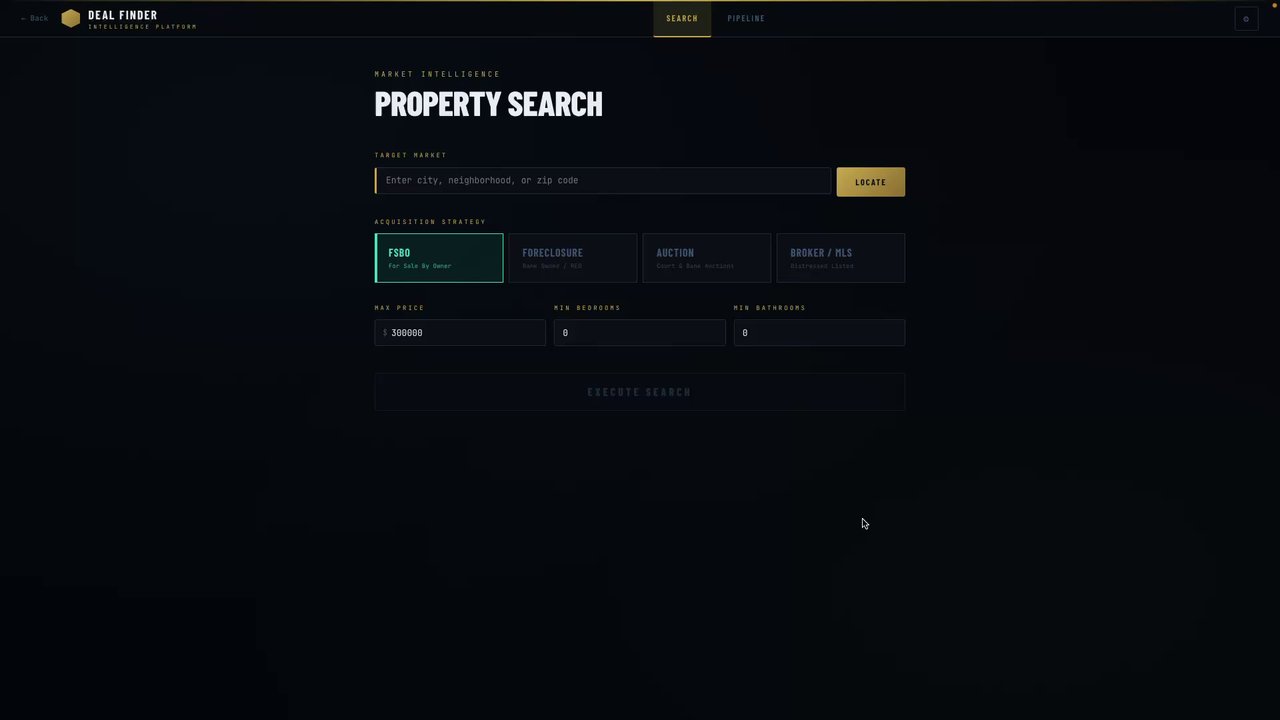Click the Deal Finder hexagon logo
The image size is (1280, 720).
click(x=70, y=19)
